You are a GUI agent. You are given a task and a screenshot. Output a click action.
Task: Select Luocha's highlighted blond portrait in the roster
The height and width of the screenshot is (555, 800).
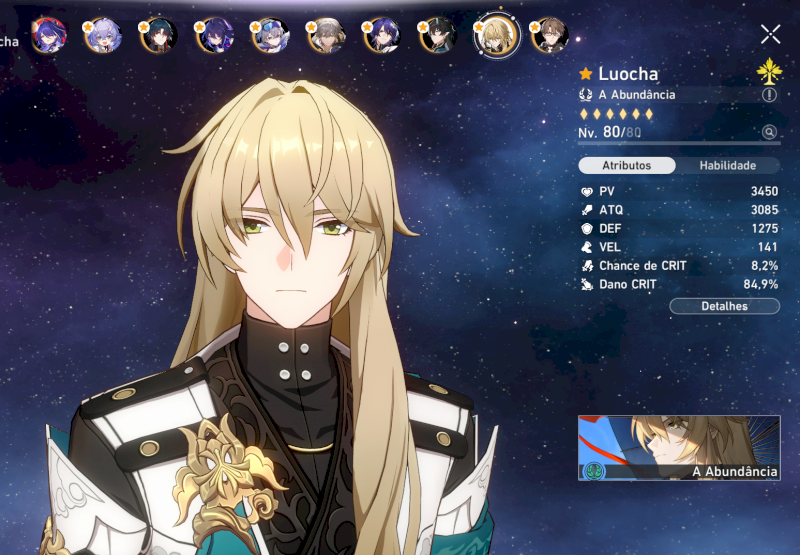tap(496, 36)
